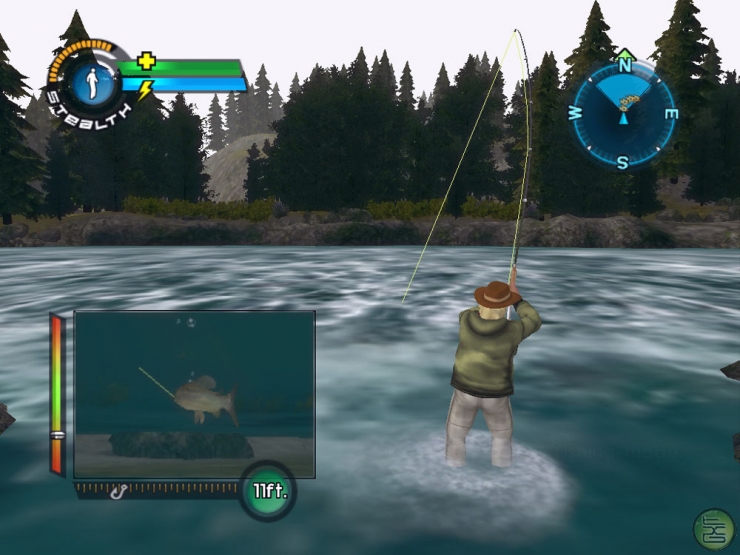Open the underwater fish camera view
The height and width of the screenshot is (555, 740).
coord(195,393)
